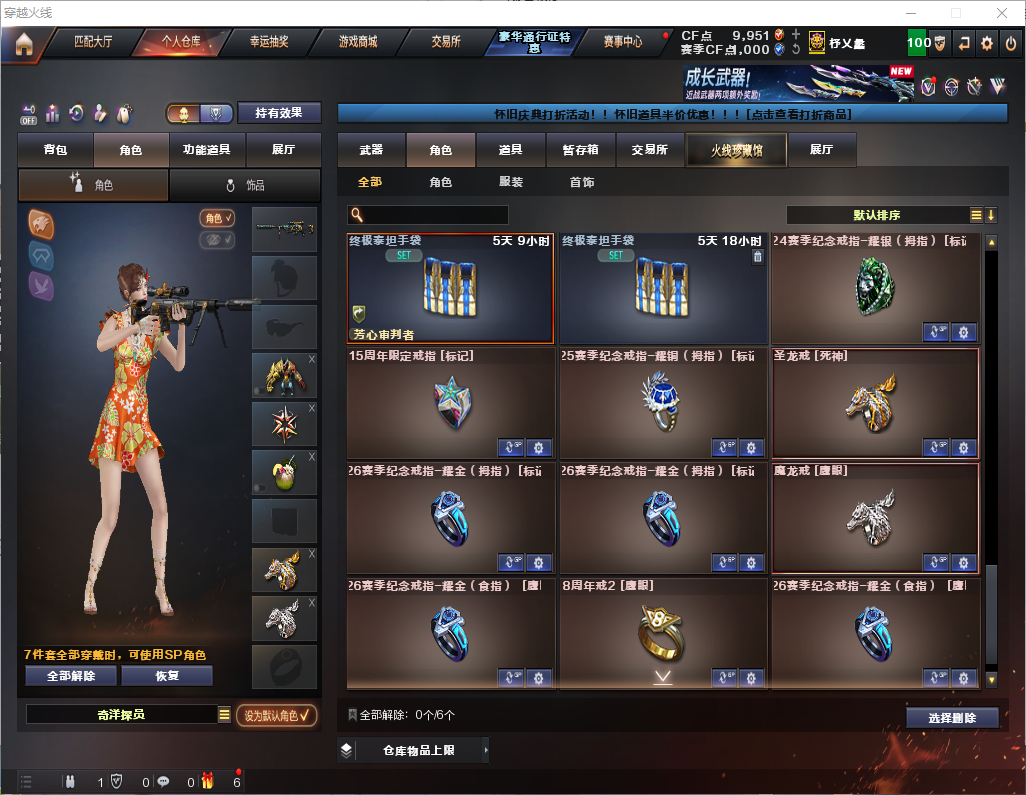Viewport: 1026px width, 795px height.
Task: Click the 恢复 restore button
Action: [167, 676]
